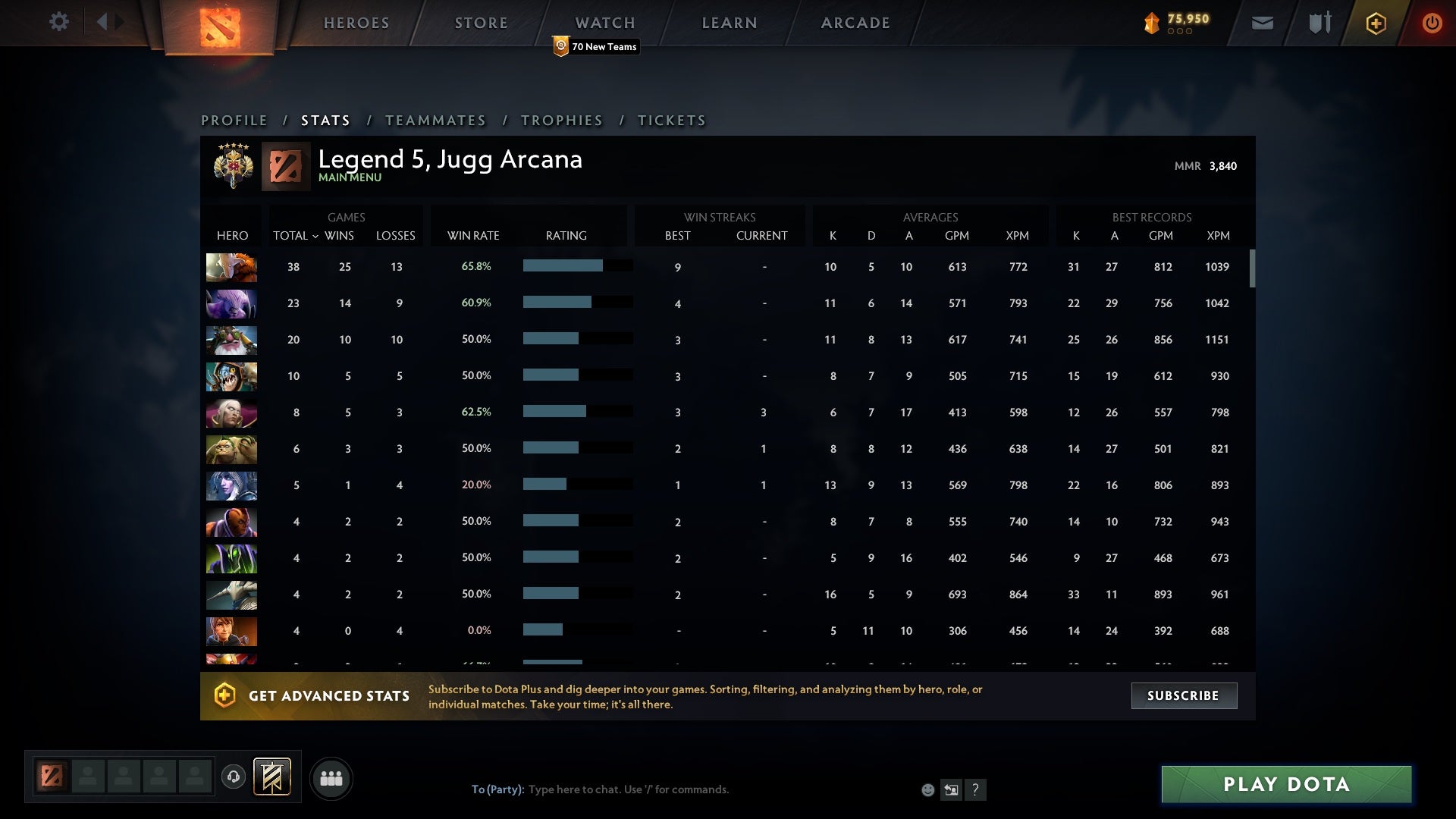1456x819 pixels.
Task: Open notifications via the envelope icon
Action: click(1262, 23)
